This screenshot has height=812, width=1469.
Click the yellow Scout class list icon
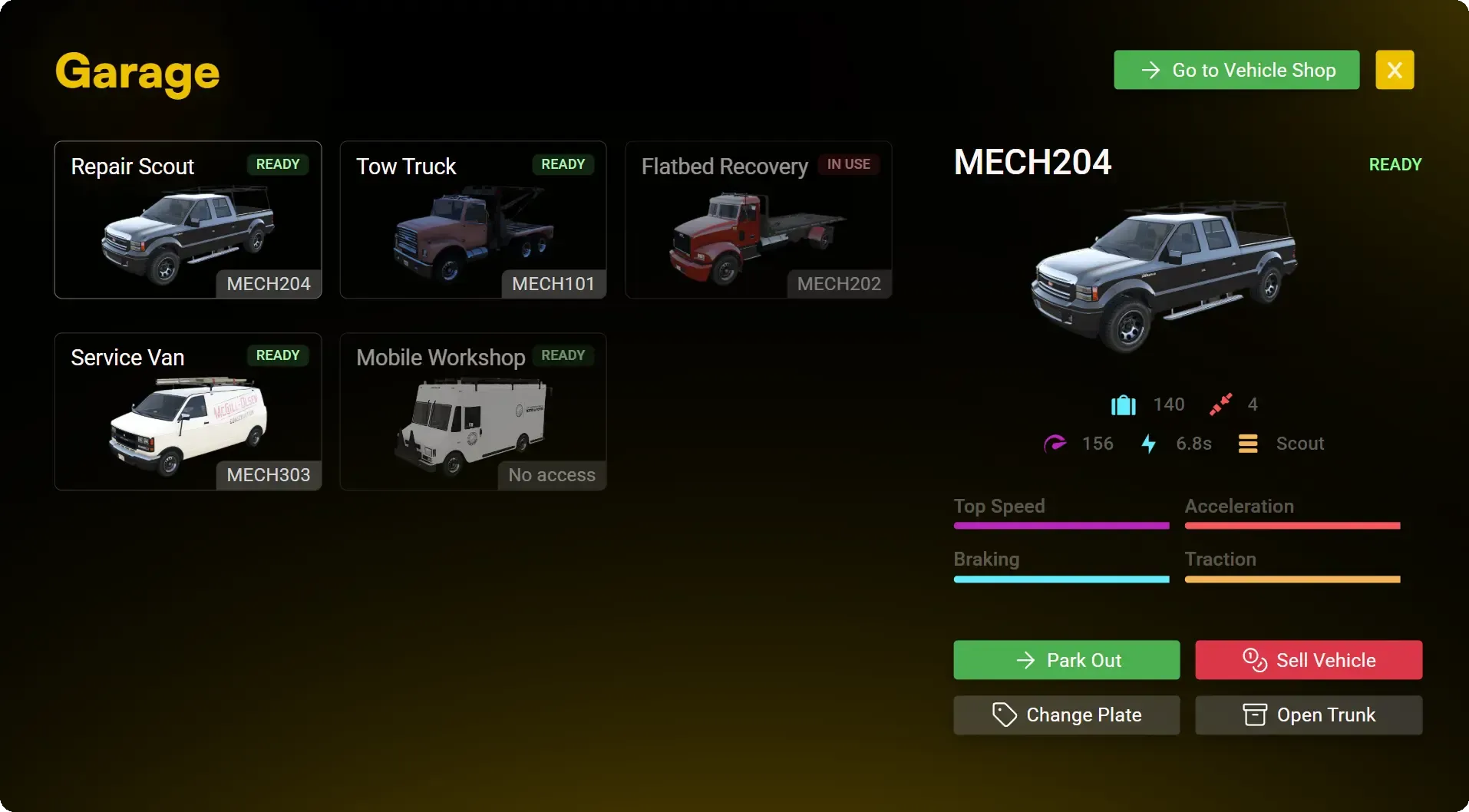[1248, 444]
